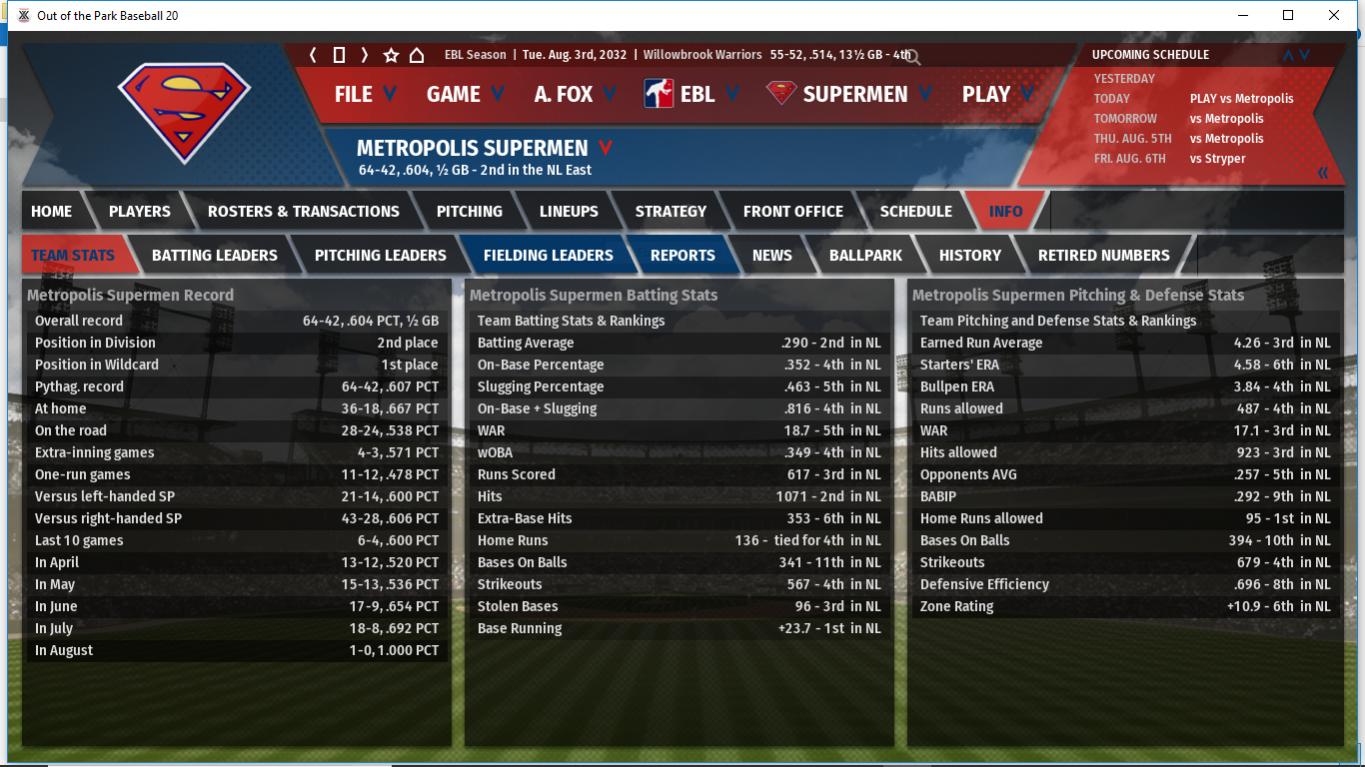The height and width of the screenshot is (767, 1365).
Task: Show the LINEUPS tab
Action: (568, 211)
